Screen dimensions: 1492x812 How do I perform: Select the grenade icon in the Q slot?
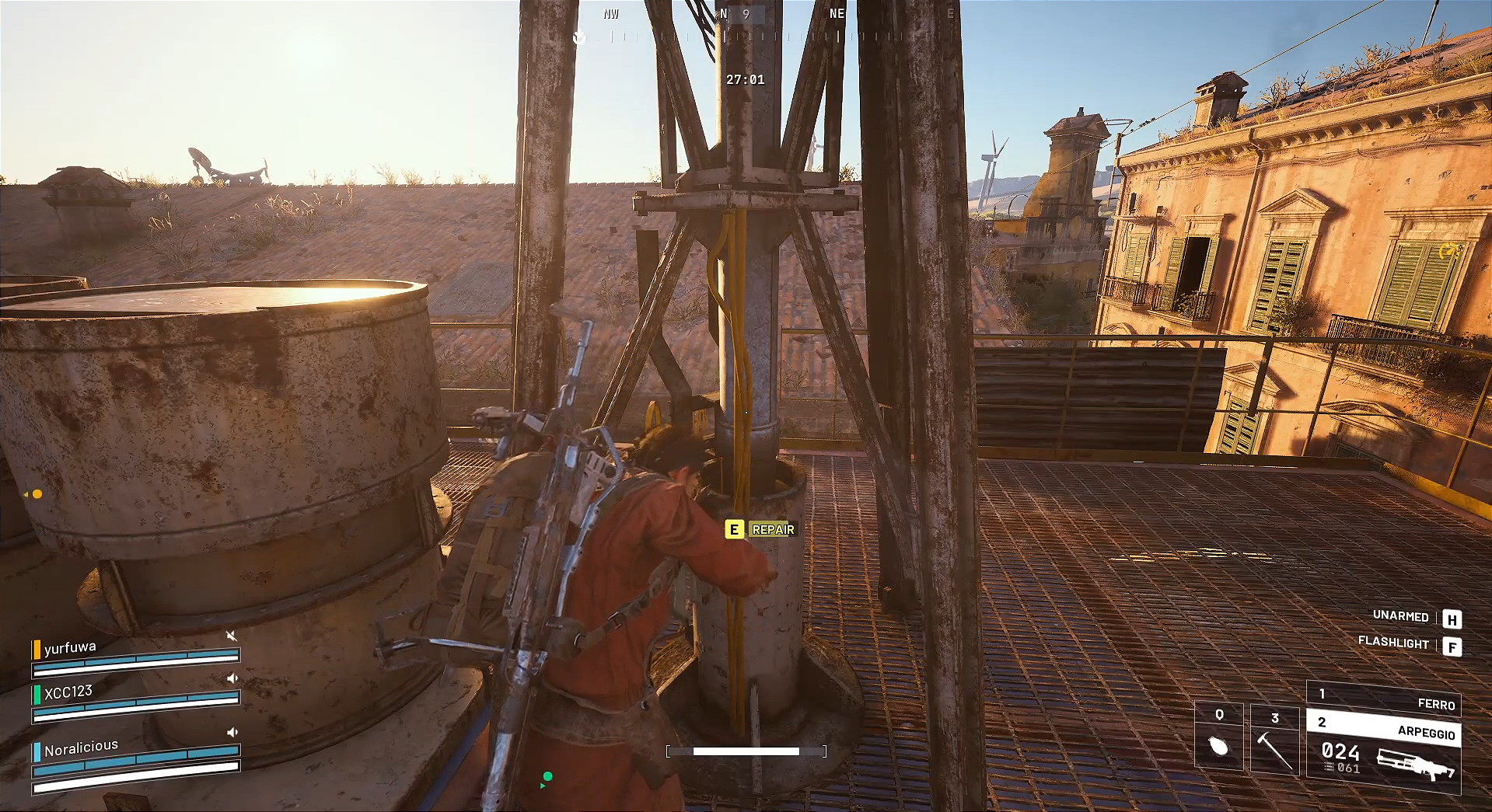click(x=1219, y=747)
